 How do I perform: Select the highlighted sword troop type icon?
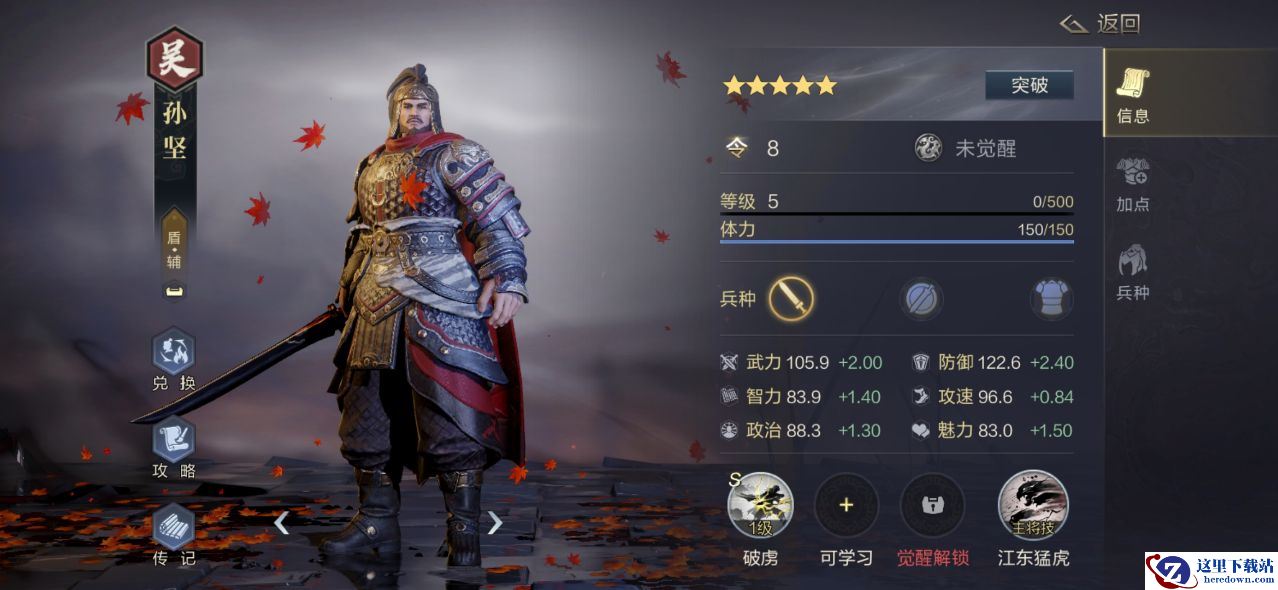pyautogui.click(x=791, y=298)
